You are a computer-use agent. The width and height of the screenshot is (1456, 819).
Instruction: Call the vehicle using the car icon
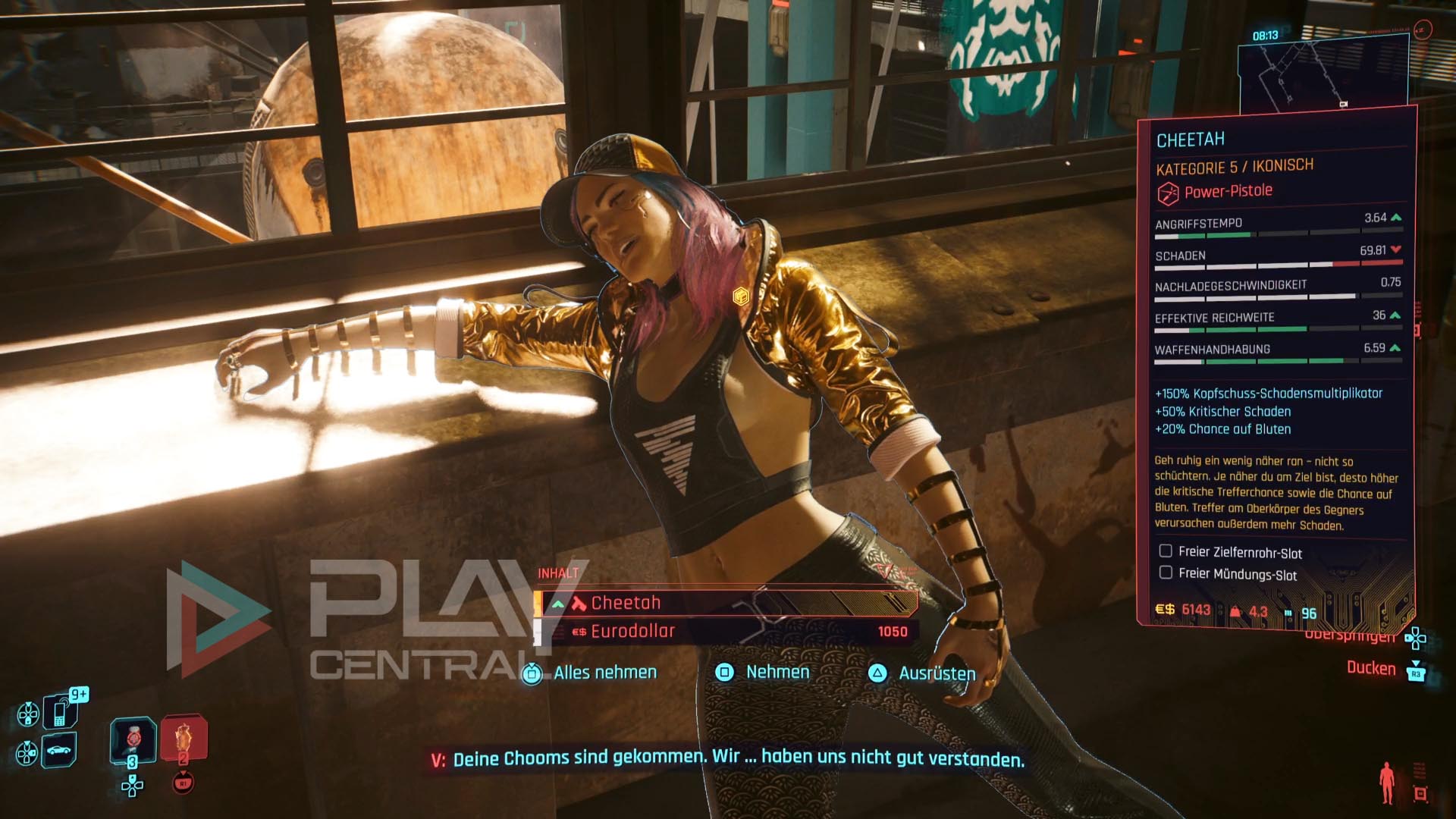(59, 750)
